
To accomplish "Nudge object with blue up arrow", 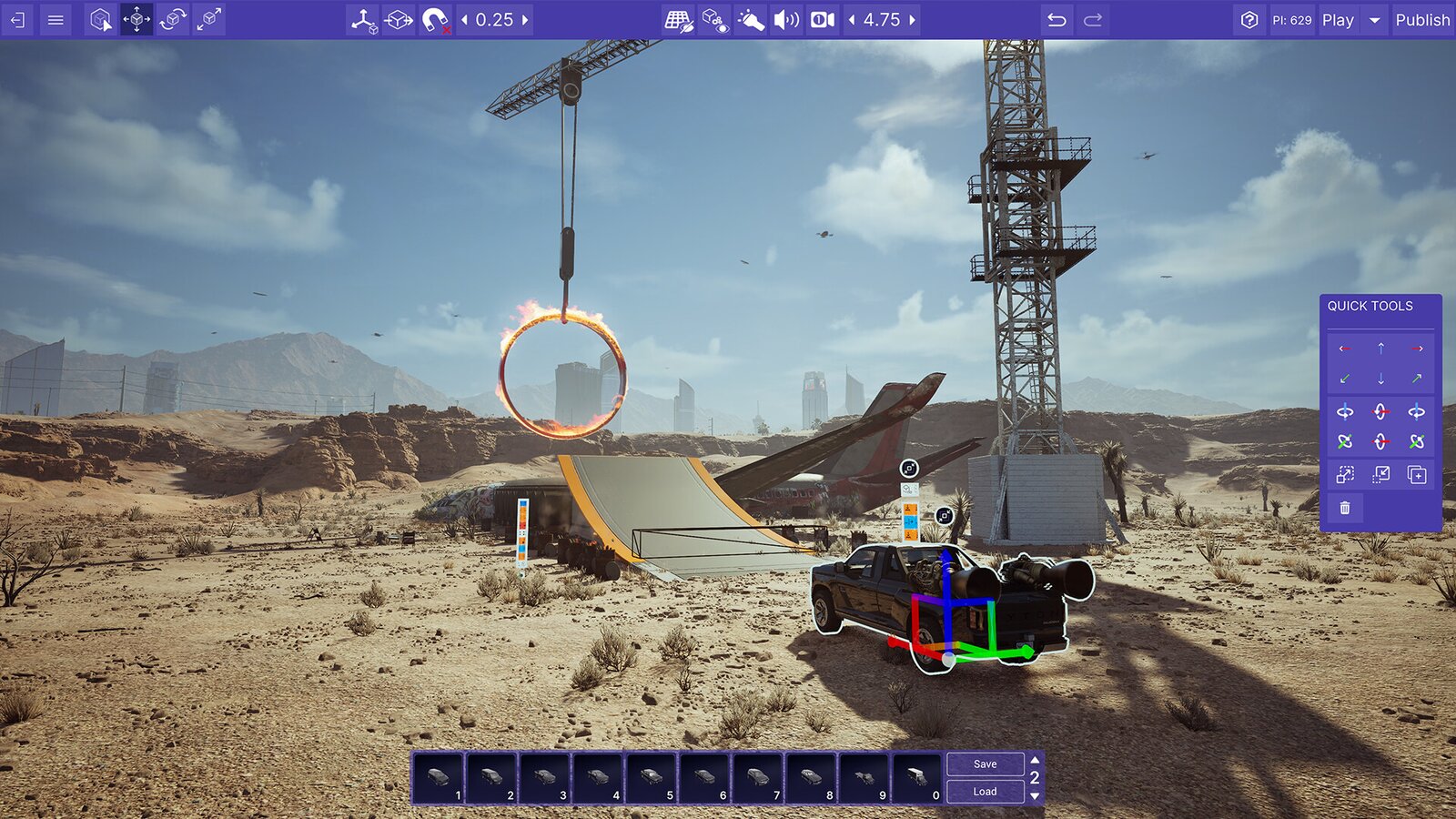I will tap(1380, 349).
